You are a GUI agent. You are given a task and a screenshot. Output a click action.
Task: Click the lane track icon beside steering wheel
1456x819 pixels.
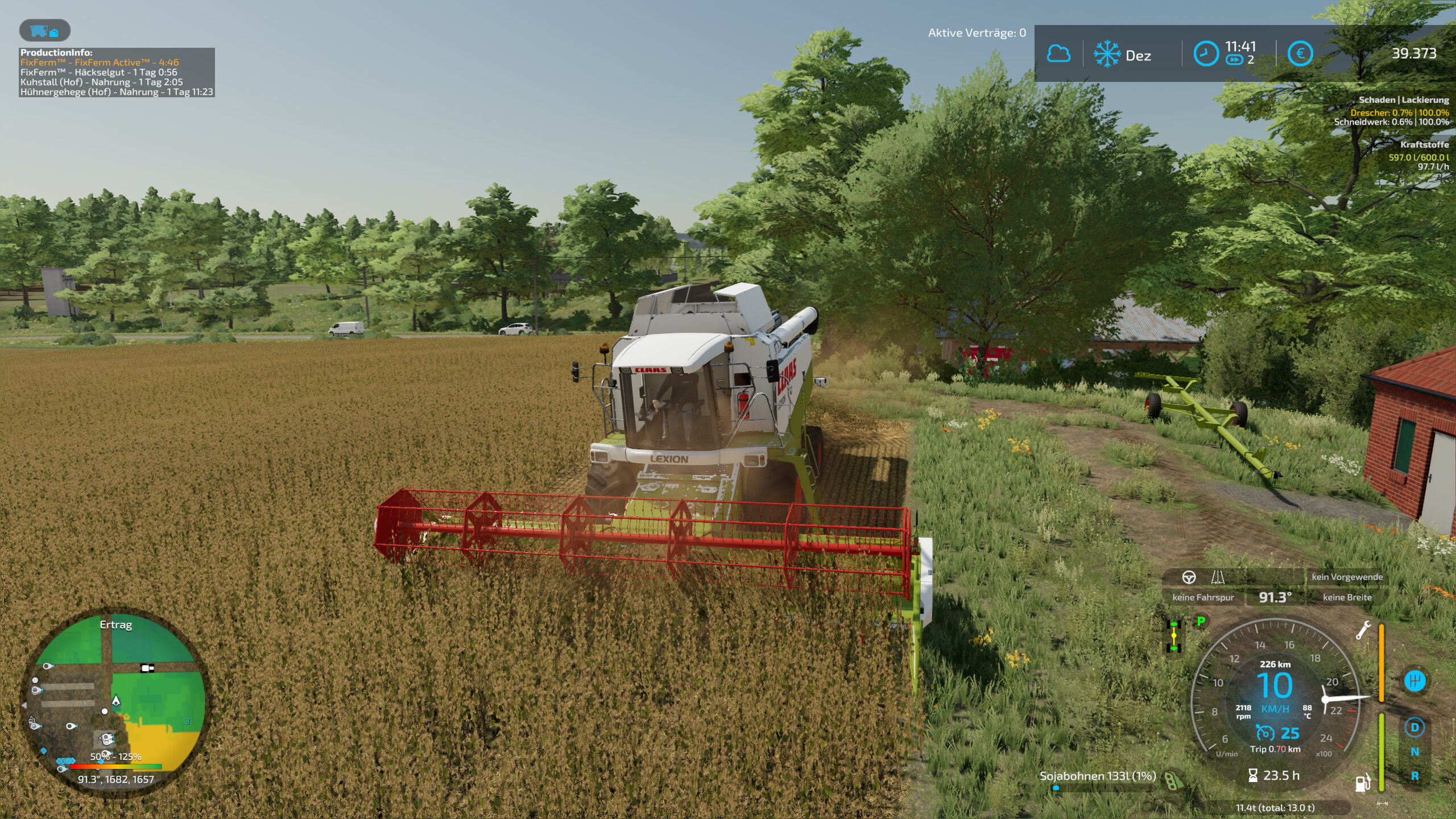[x=1218, y=577]
